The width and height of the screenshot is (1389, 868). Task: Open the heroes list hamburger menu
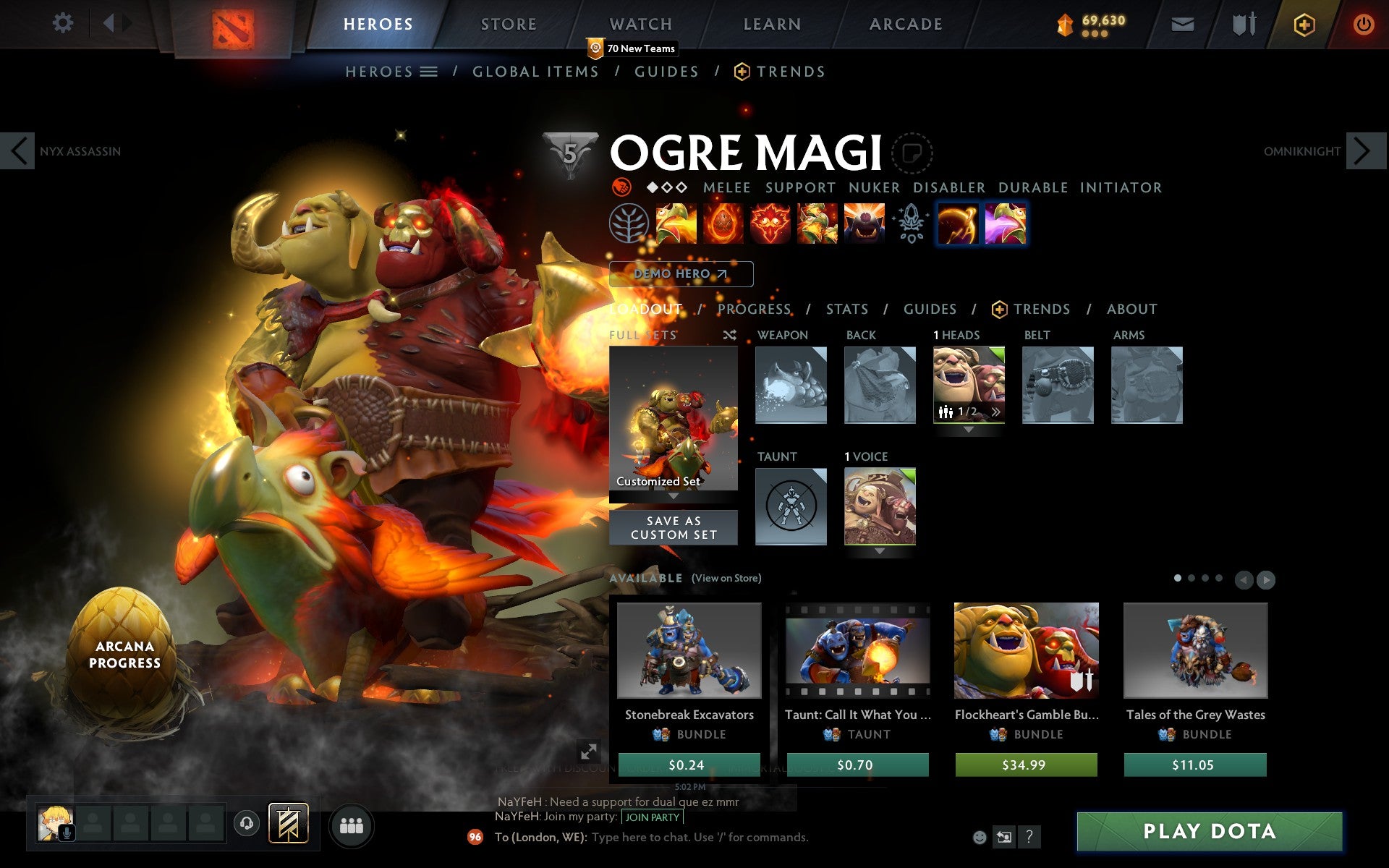428,72
